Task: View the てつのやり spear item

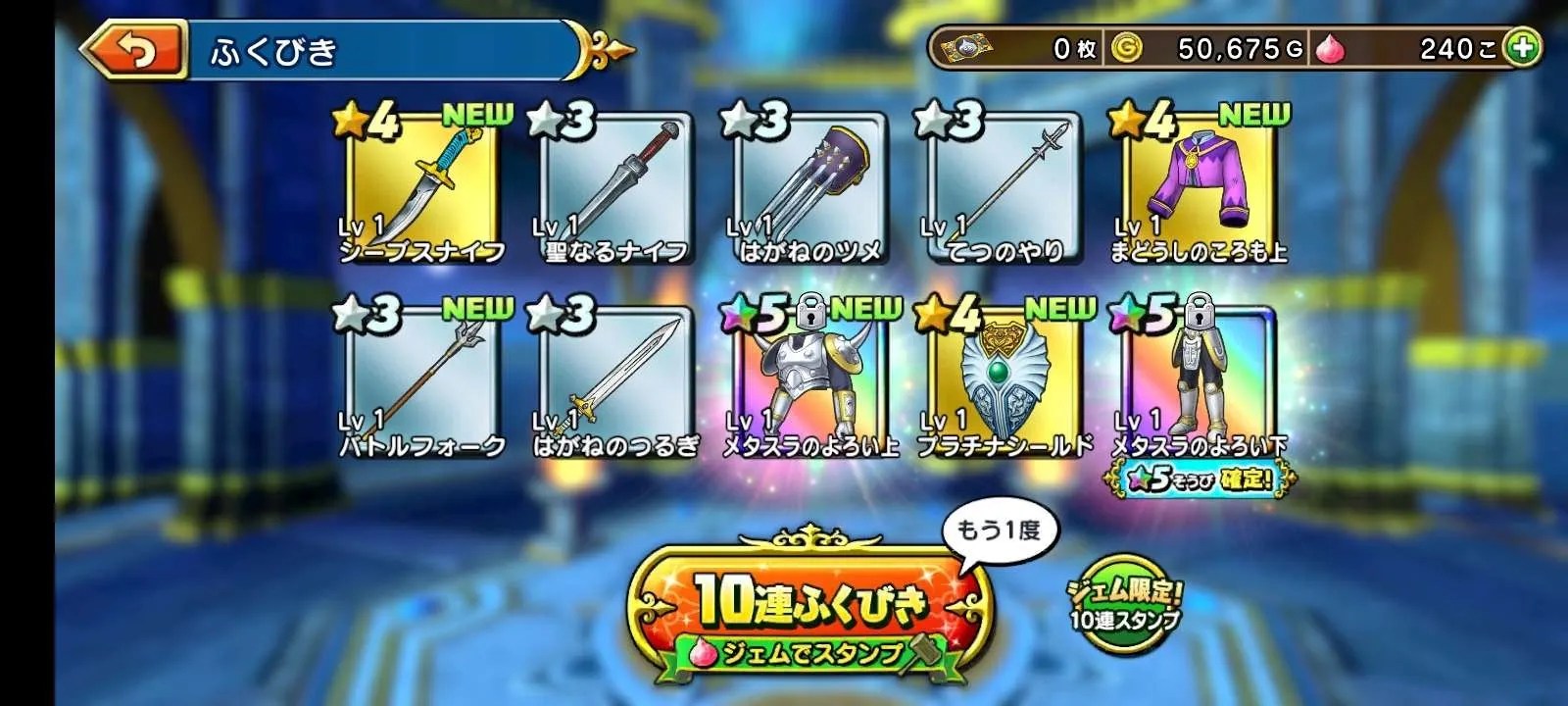Action: [1003, 188]
